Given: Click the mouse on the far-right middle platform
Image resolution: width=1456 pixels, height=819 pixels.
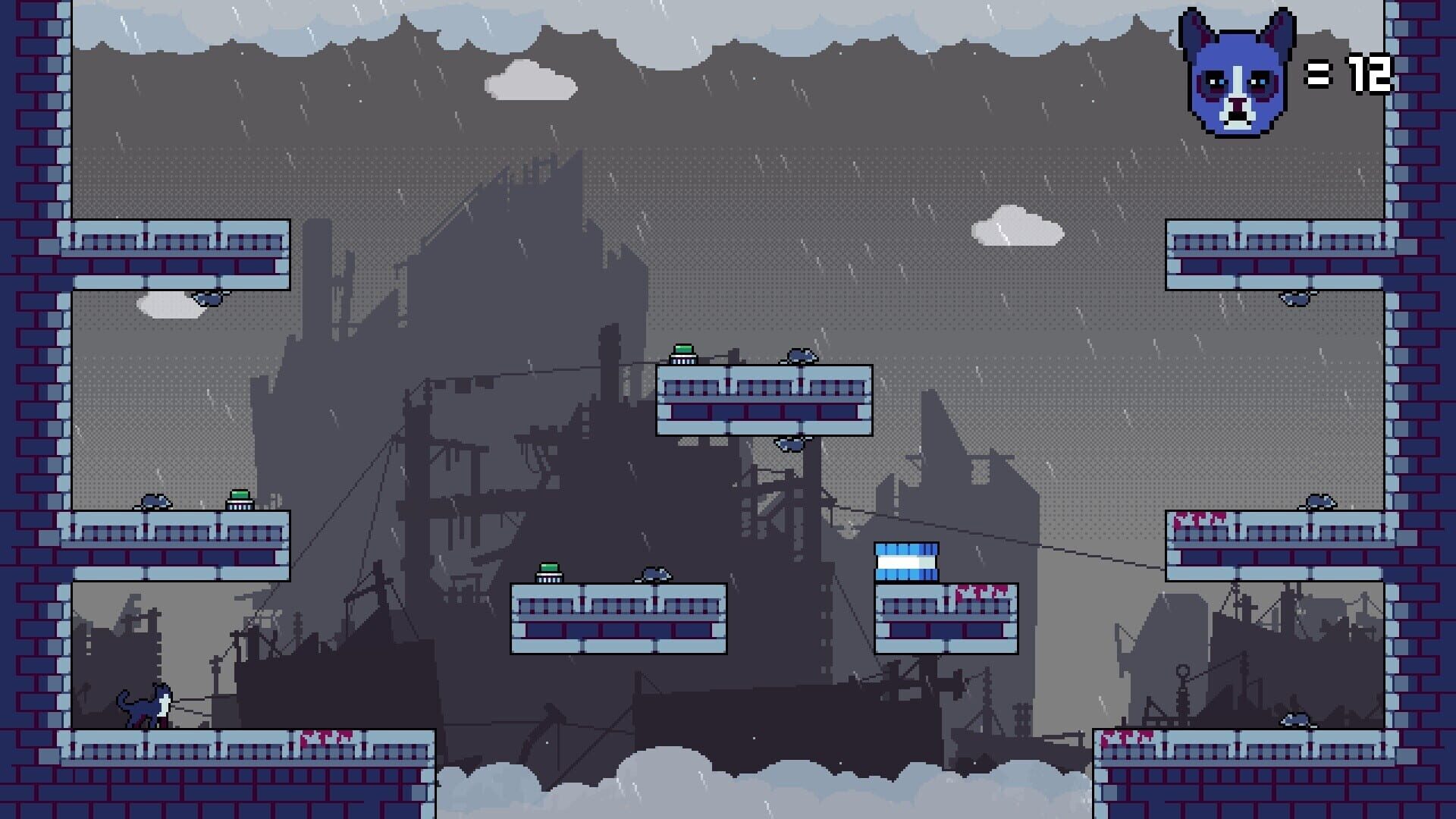Looking at the screenshot, I should tap(1321, 502).
